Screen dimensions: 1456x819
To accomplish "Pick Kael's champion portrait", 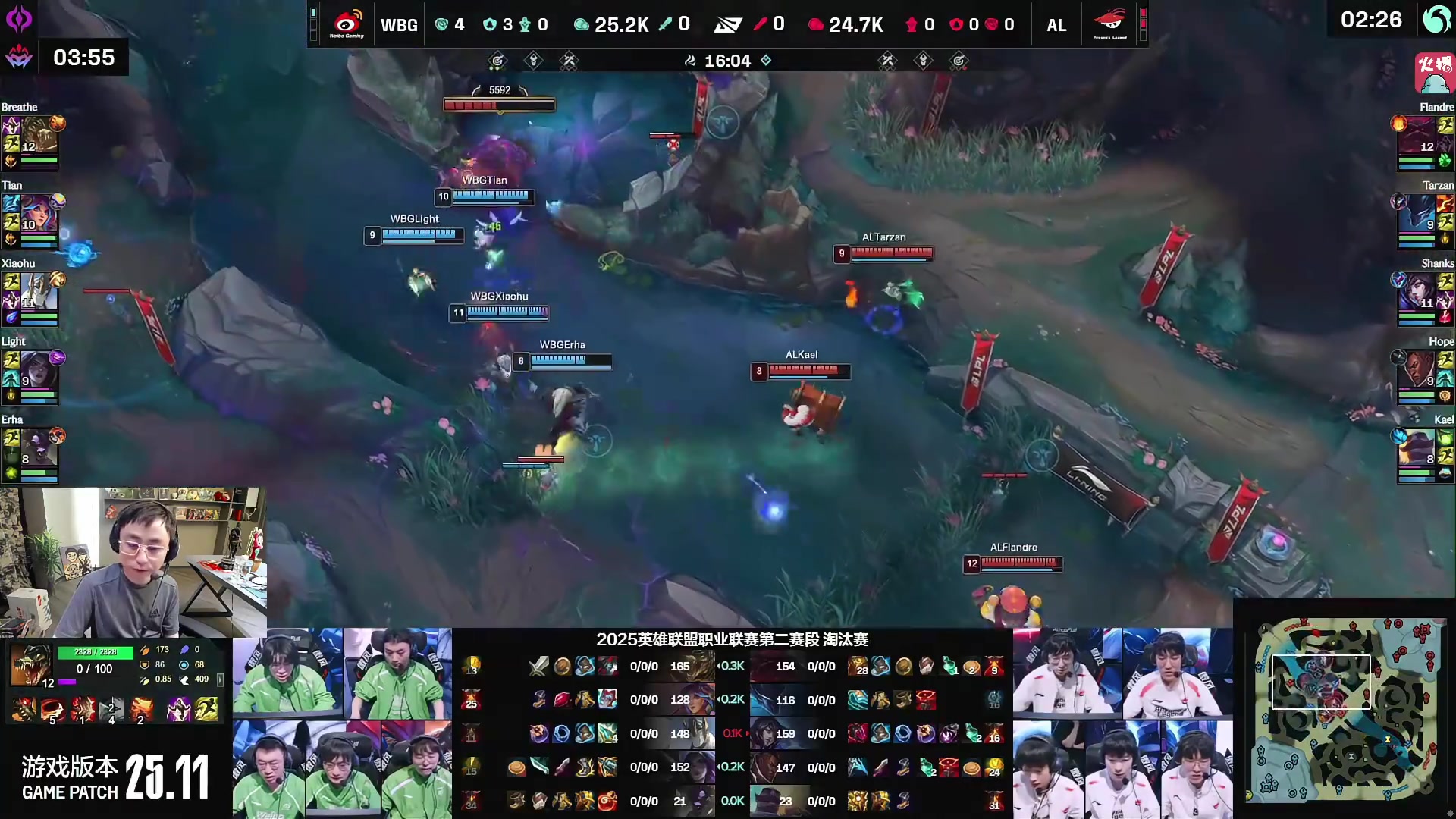I will point(1417,447).
